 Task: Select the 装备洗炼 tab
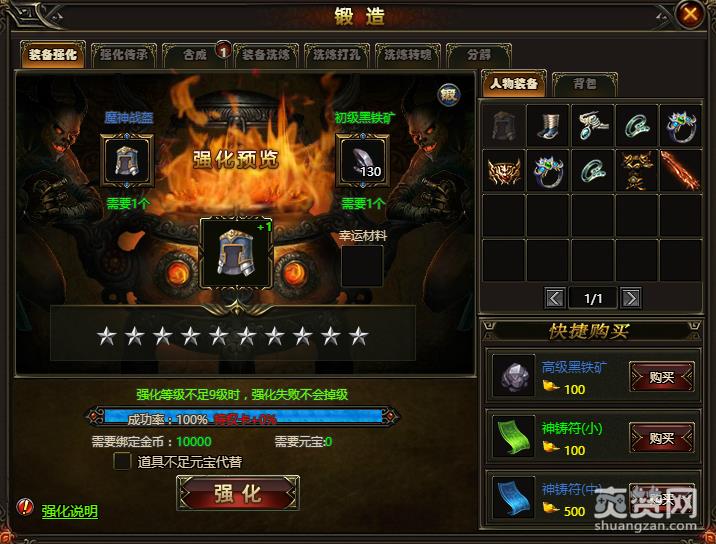tap(266, 55)
